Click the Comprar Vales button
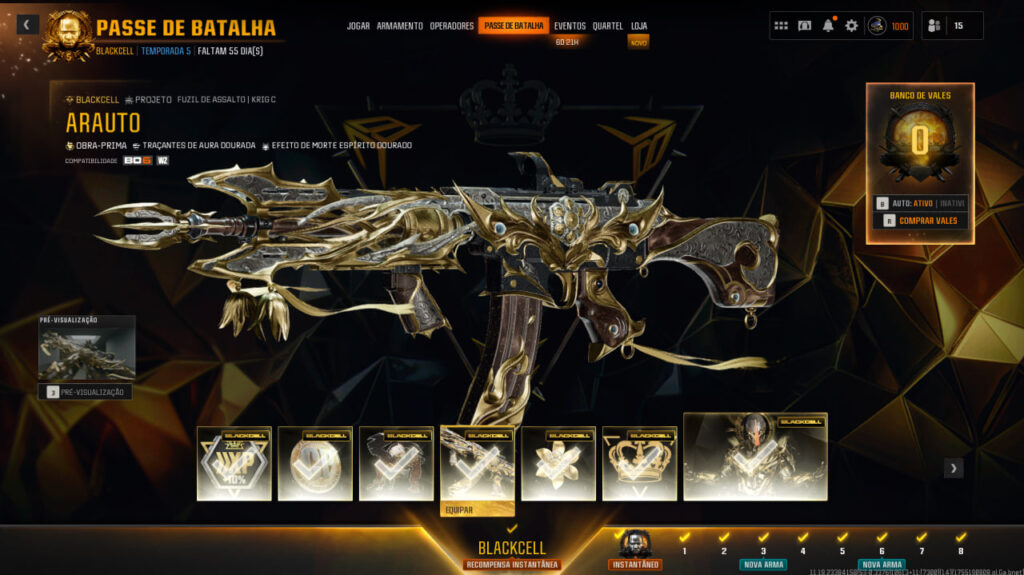The height and width of the screenshot is (575, 1024). [x=921, y=221]
